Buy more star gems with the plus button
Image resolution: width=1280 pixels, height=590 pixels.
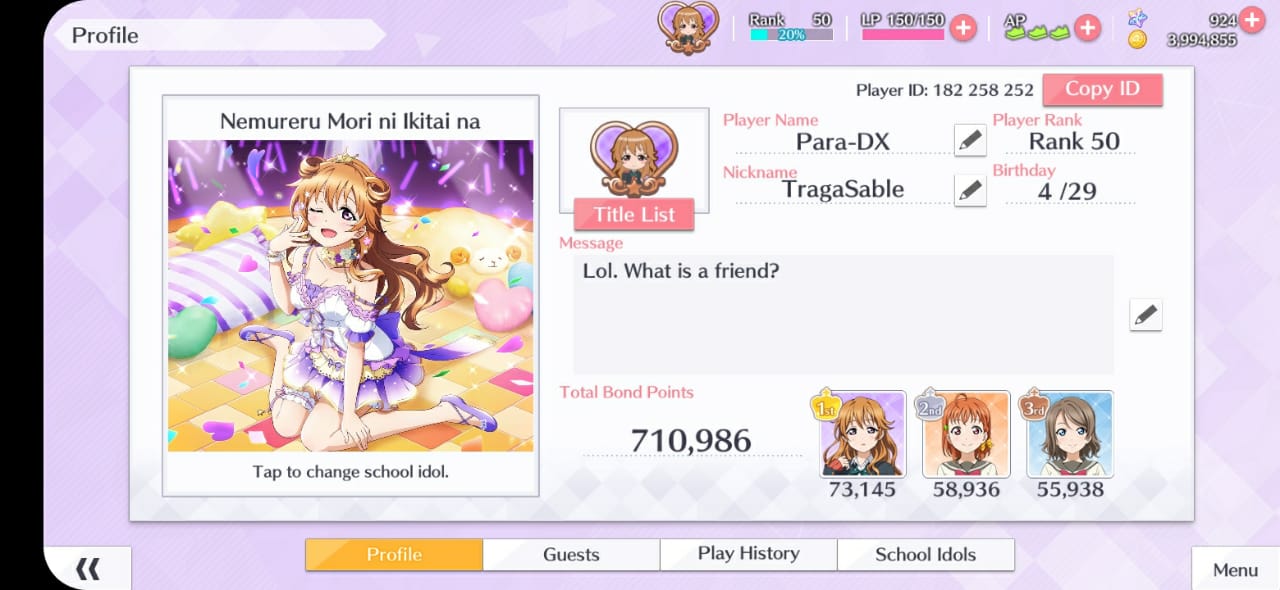[1251, 19]
